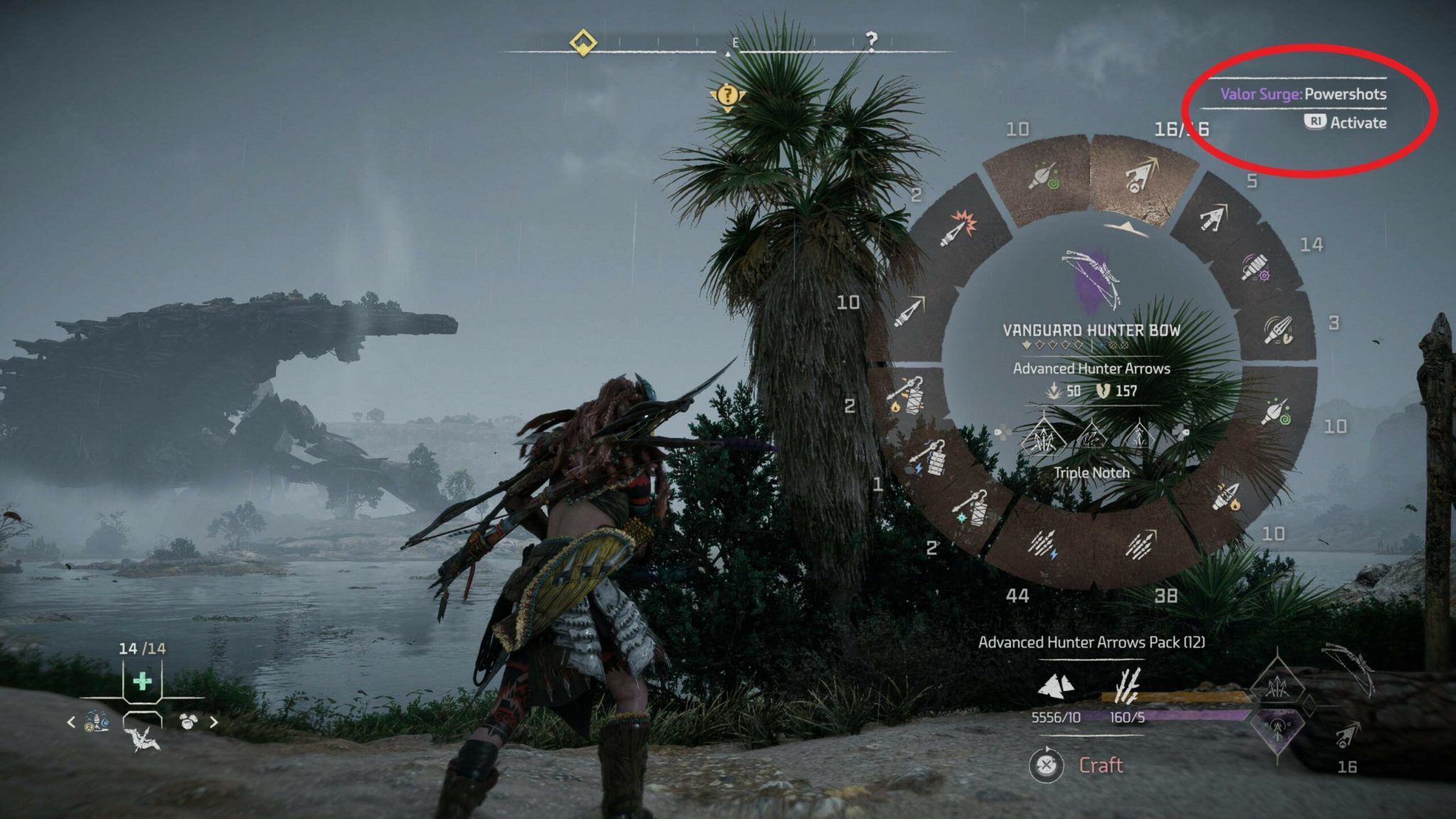The image size is (1456, 819).
Task: Select the trap tool icon
Action: [x=97, y=722]
